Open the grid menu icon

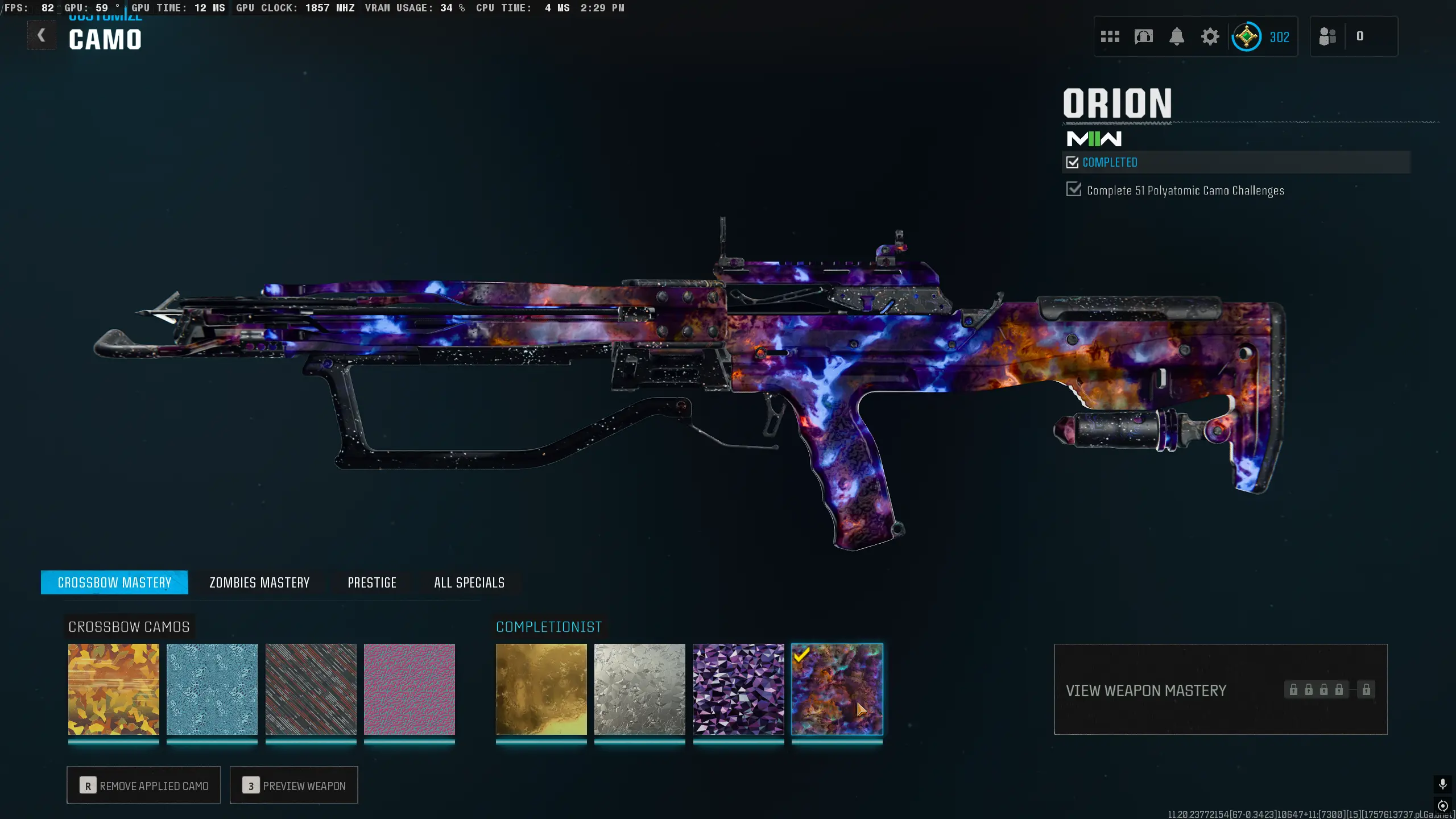[x=1110, y=37]
